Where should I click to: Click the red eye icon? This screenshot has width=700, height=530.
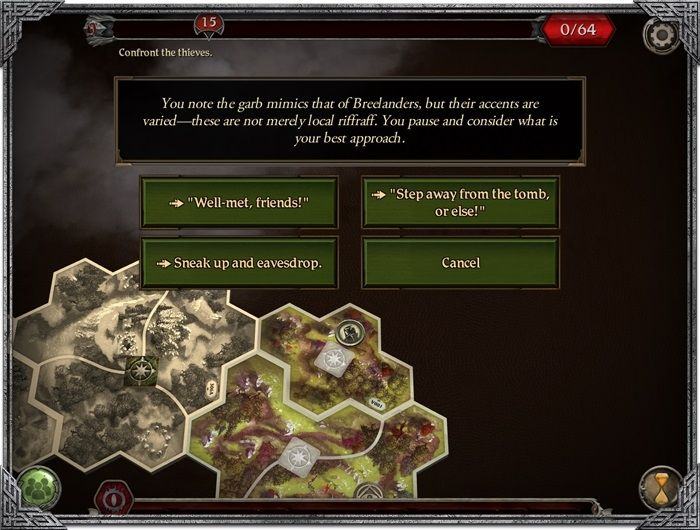coord(112,498)
